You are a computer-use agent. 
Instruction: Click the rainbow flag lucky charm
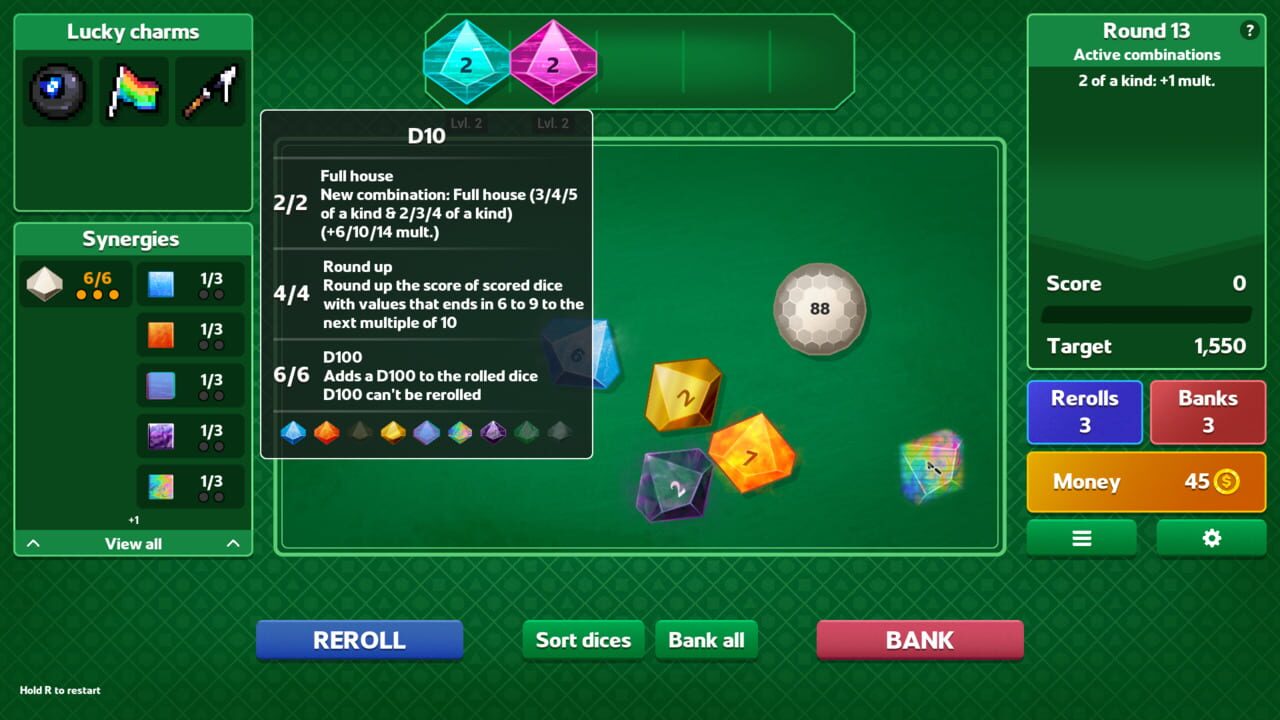134,91
